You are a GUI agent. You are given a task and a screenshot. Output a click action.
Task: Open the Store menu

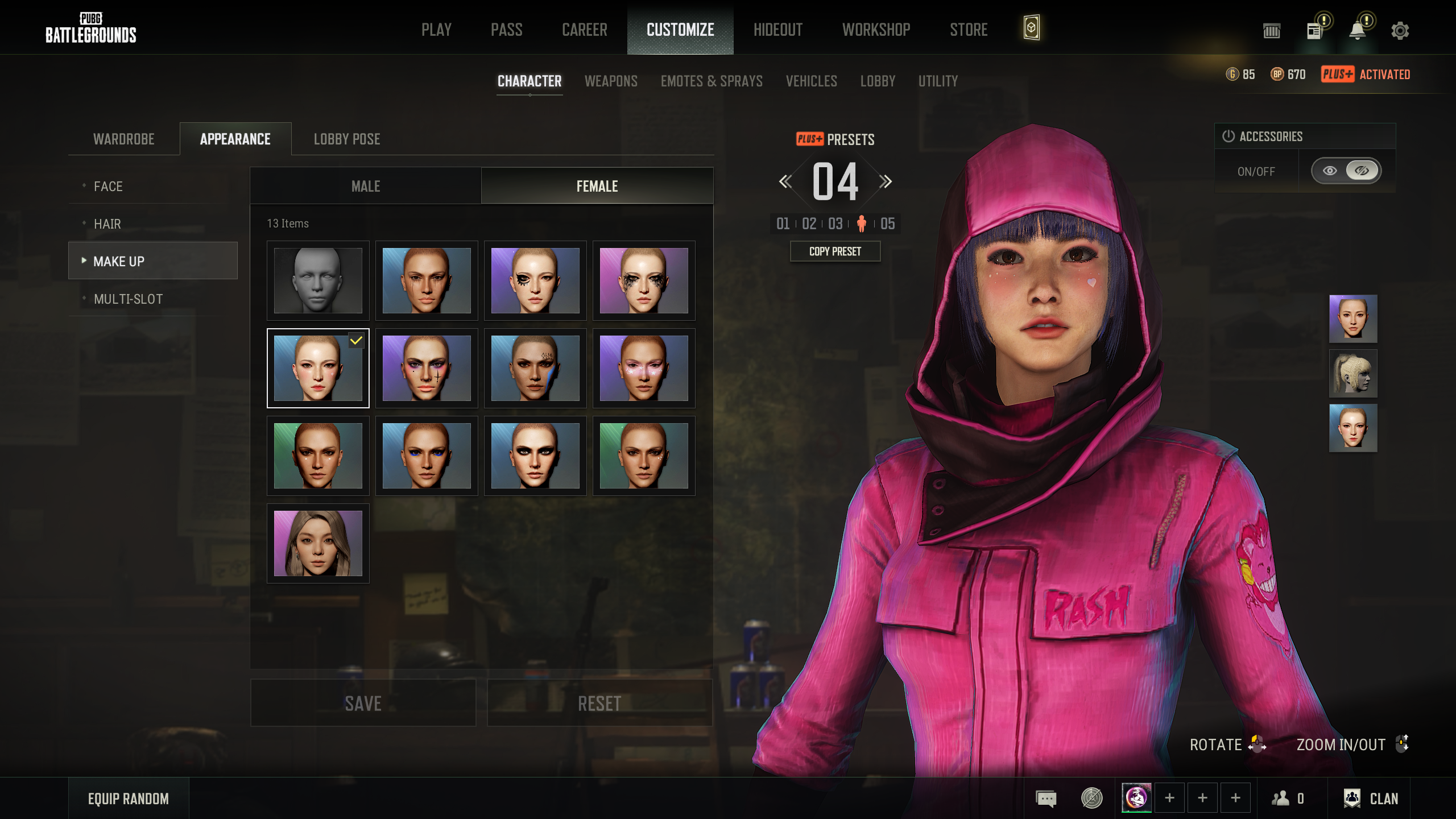[969, 30]
